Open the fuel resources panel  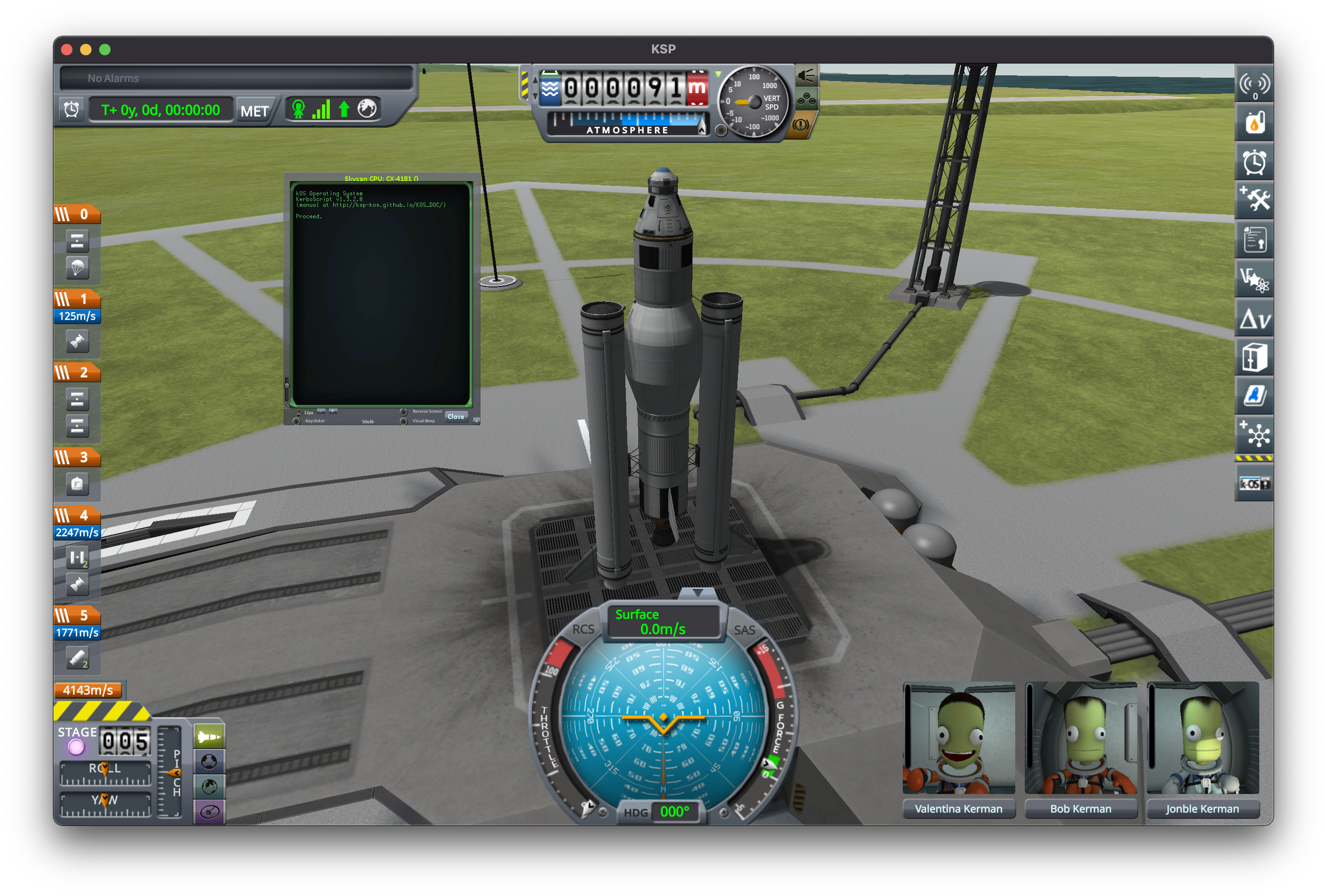[x=1254, y=123]
